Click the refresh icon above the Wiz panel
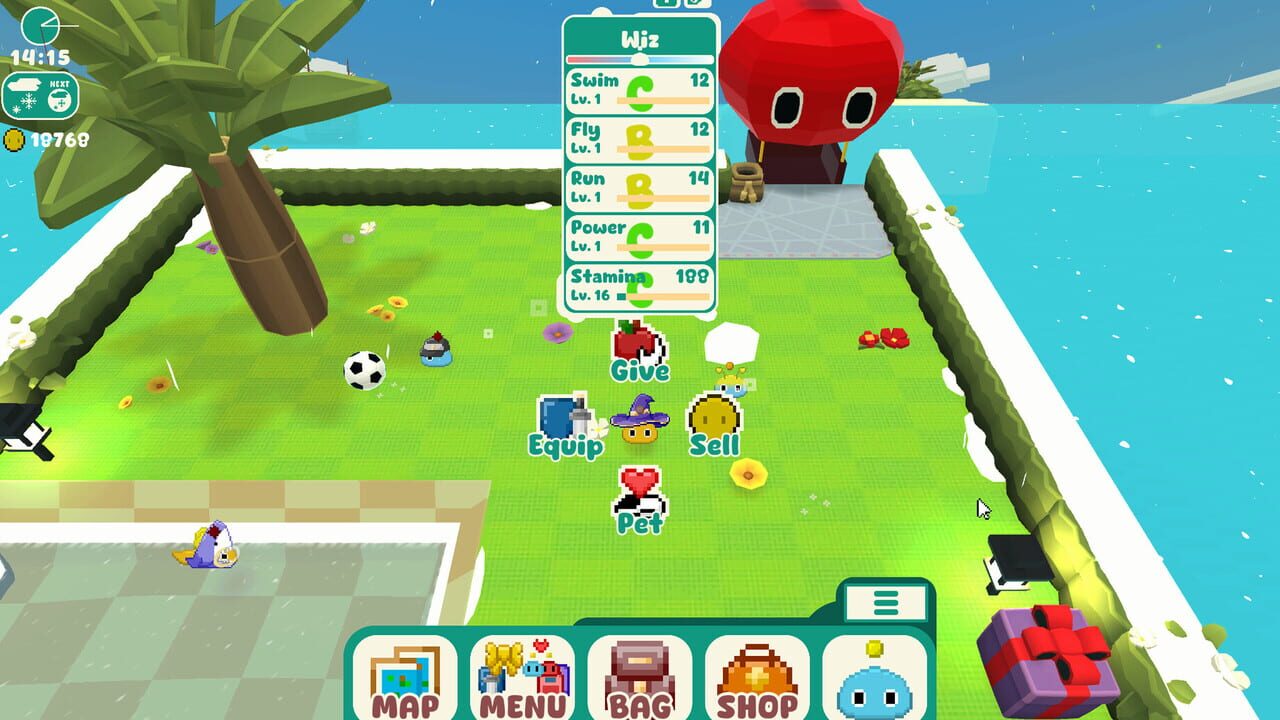 pyautogui.click(x=694, y=5)
